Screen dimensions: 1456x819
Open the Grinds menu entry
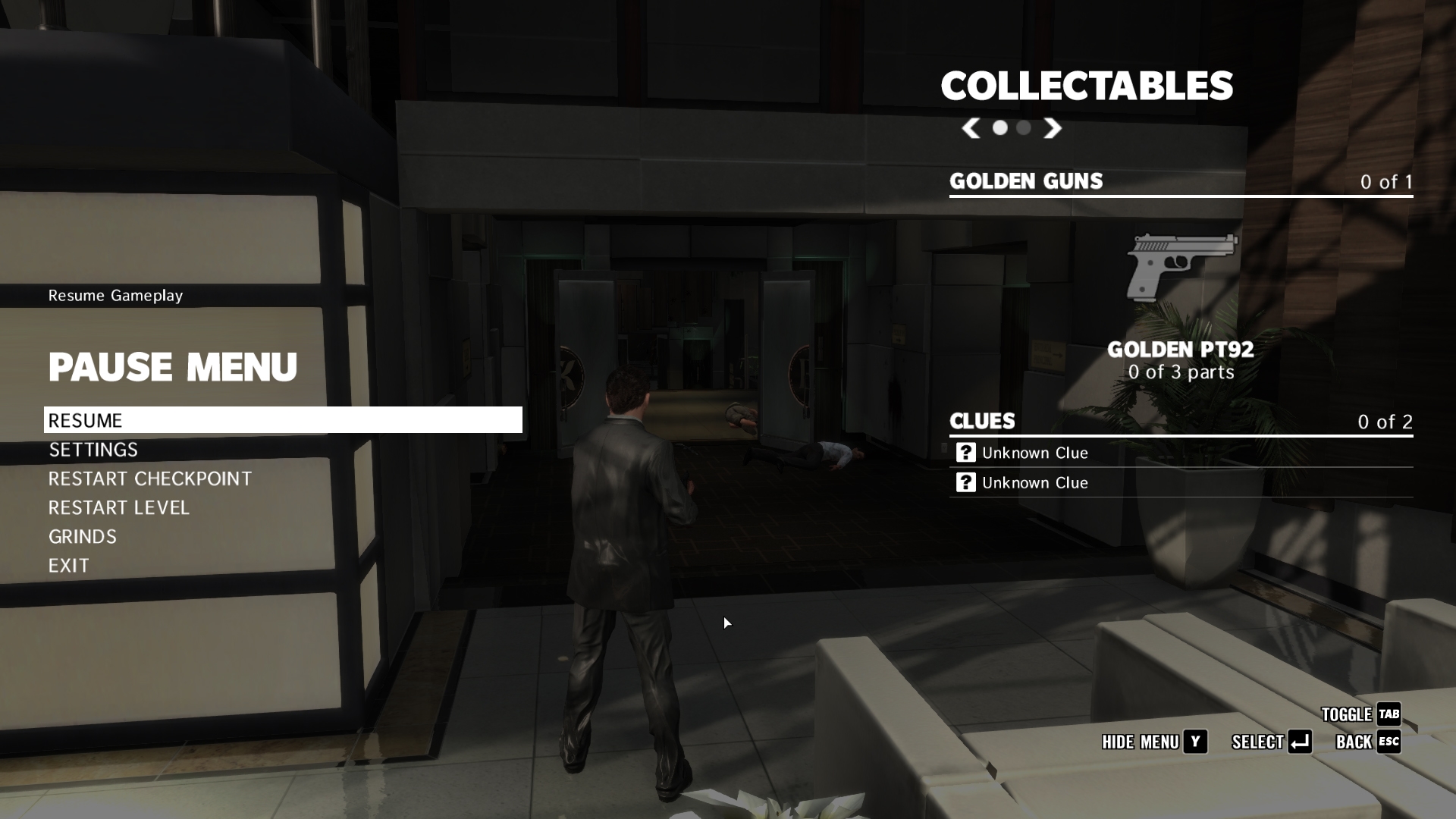click(83, 537)
